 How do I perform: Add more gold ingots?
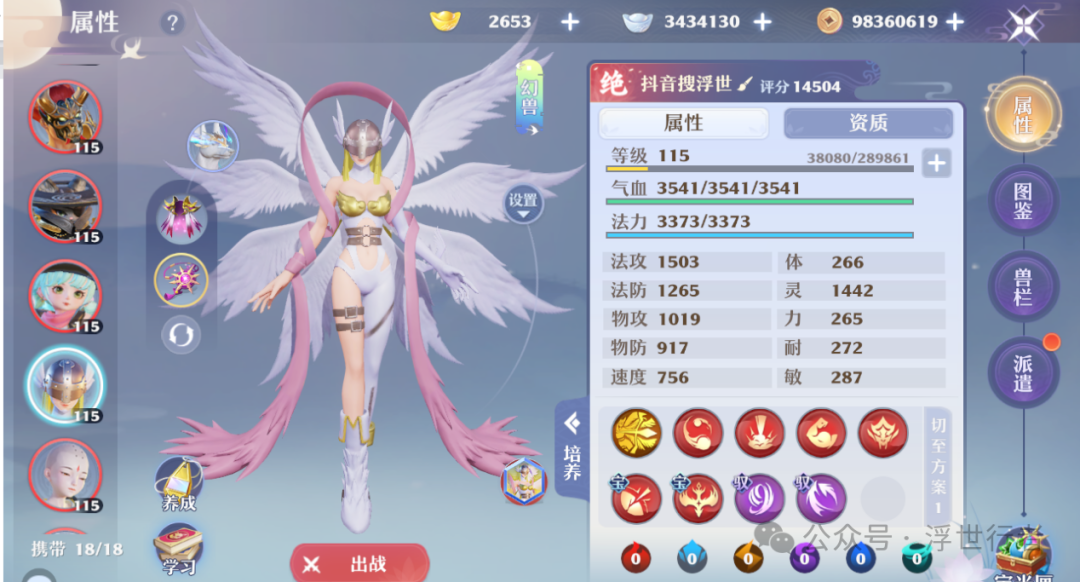pos(570,22)
